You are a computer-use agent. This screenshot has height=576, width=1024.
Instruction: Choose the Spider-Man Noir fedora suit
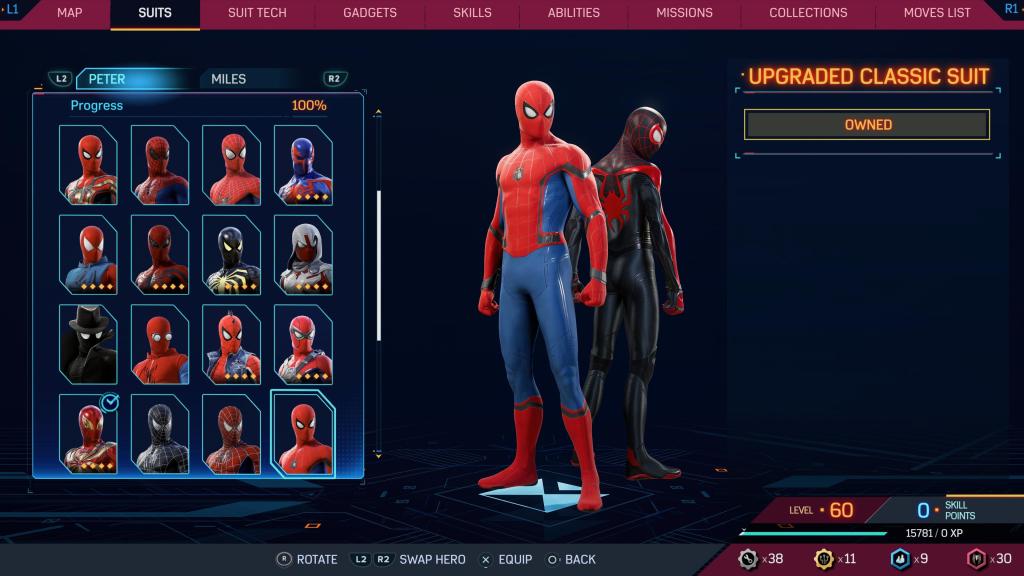(88, 344)
